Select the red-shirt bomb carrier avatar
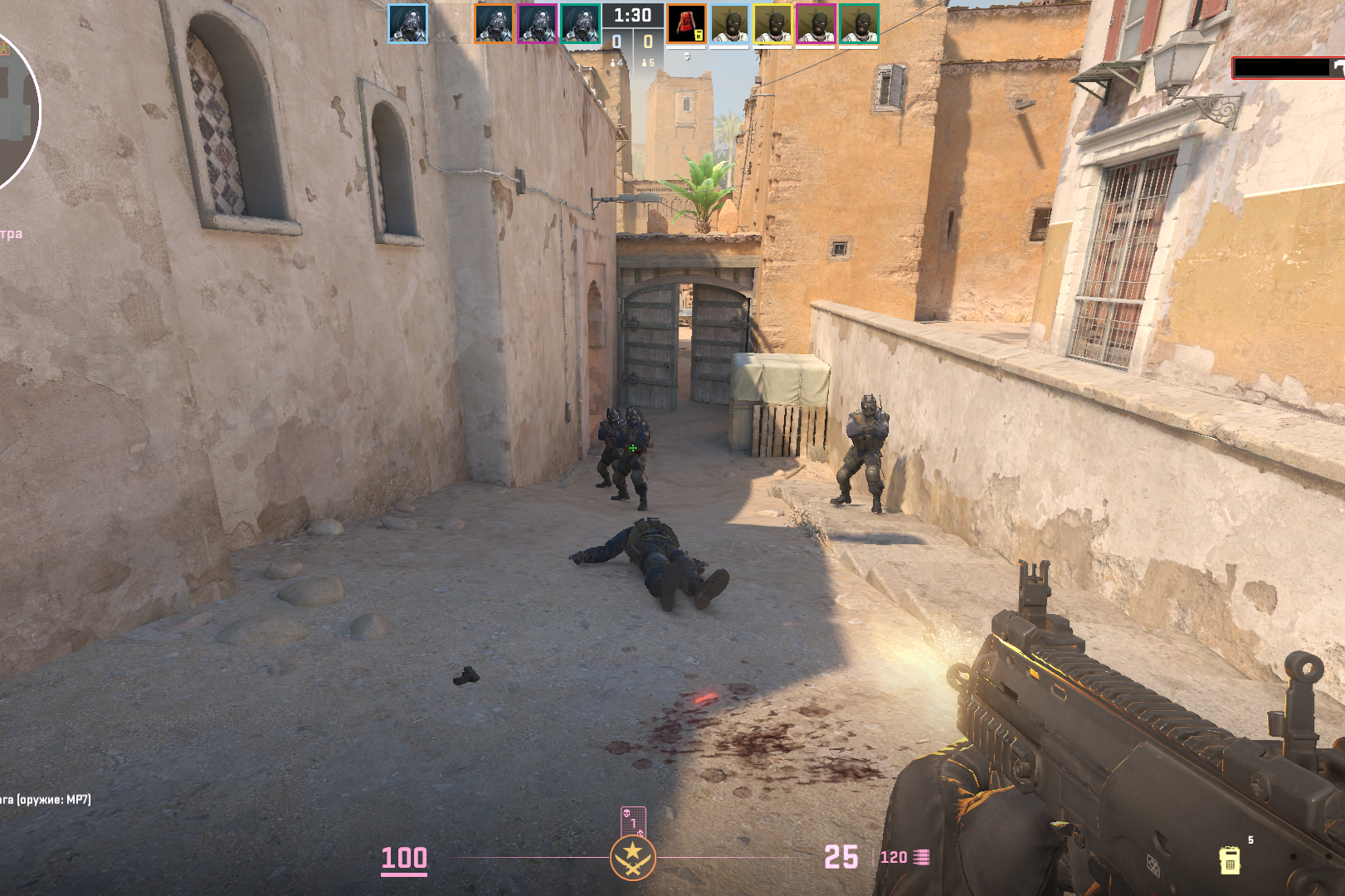 686,24
